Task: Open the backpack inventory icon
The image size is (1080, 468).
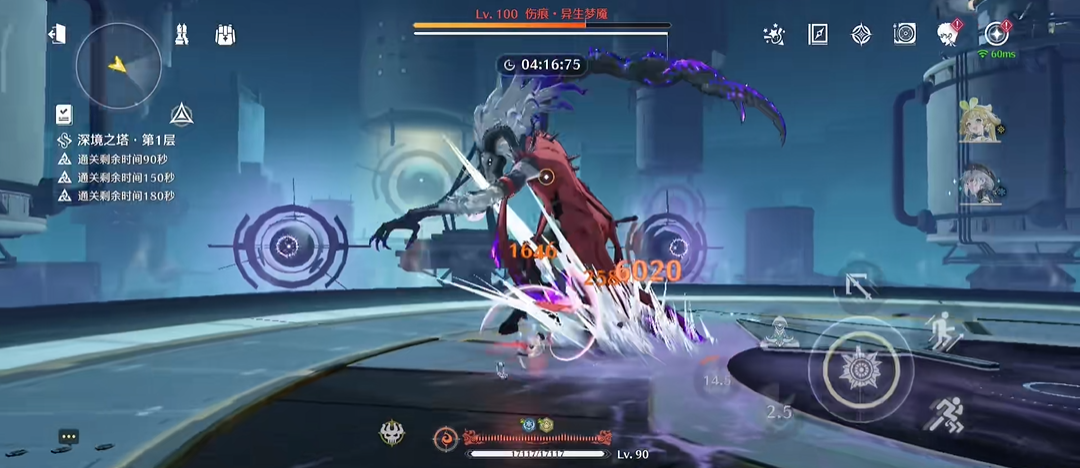Action: (225, 35)
